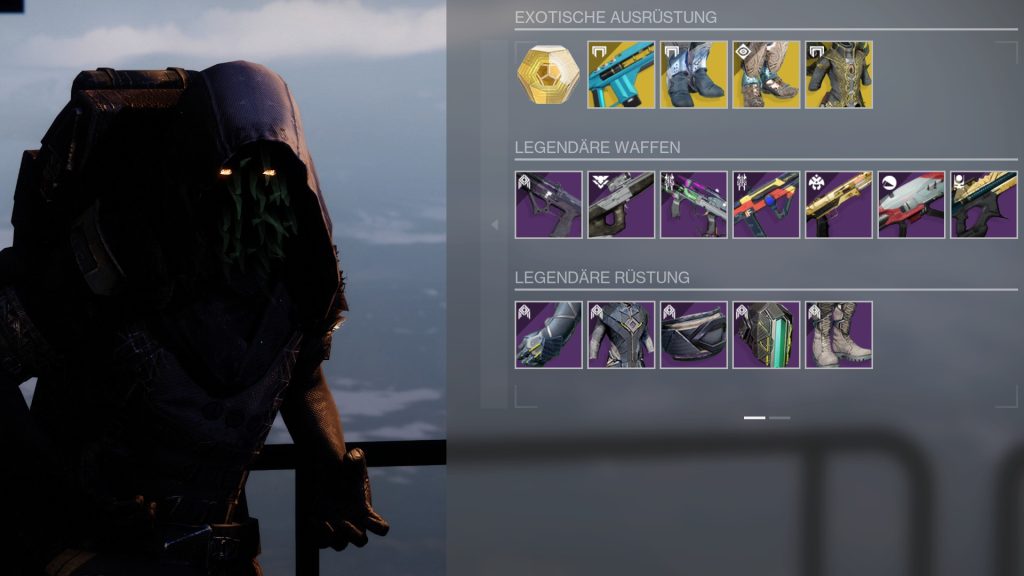Pick the black weapon with gold spikes

pyautogui.click(x=984, y=205)
